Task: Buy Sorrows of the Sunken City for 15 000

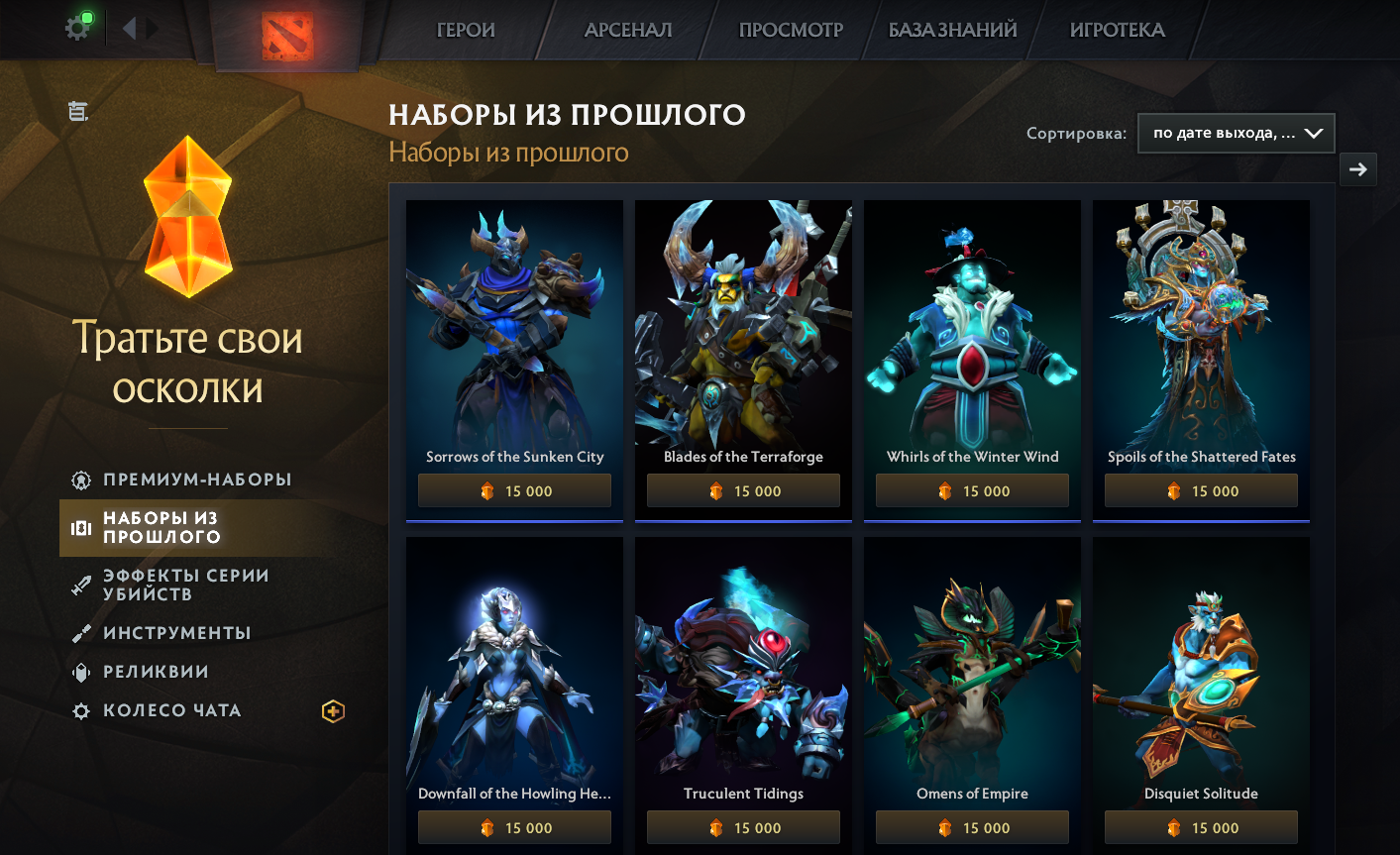Action: [514, 491]
